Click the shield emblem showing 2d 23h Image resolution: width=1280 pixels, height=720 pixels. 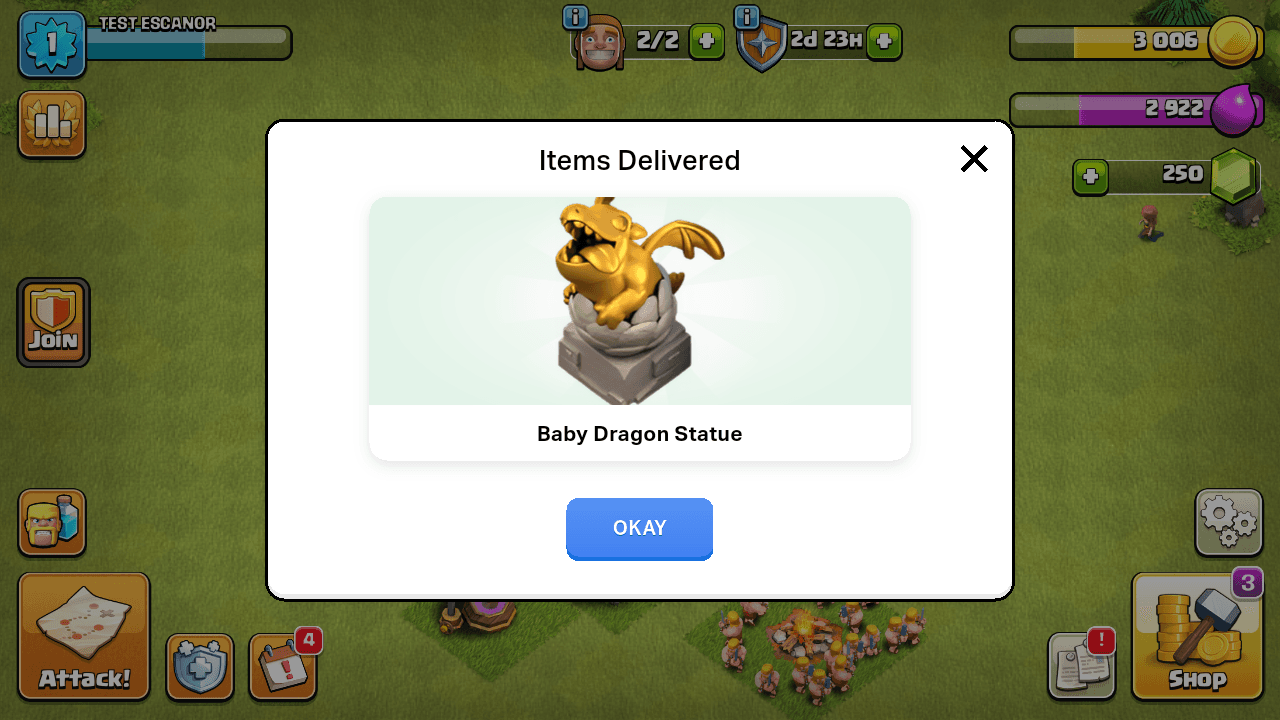click(761, 42)
